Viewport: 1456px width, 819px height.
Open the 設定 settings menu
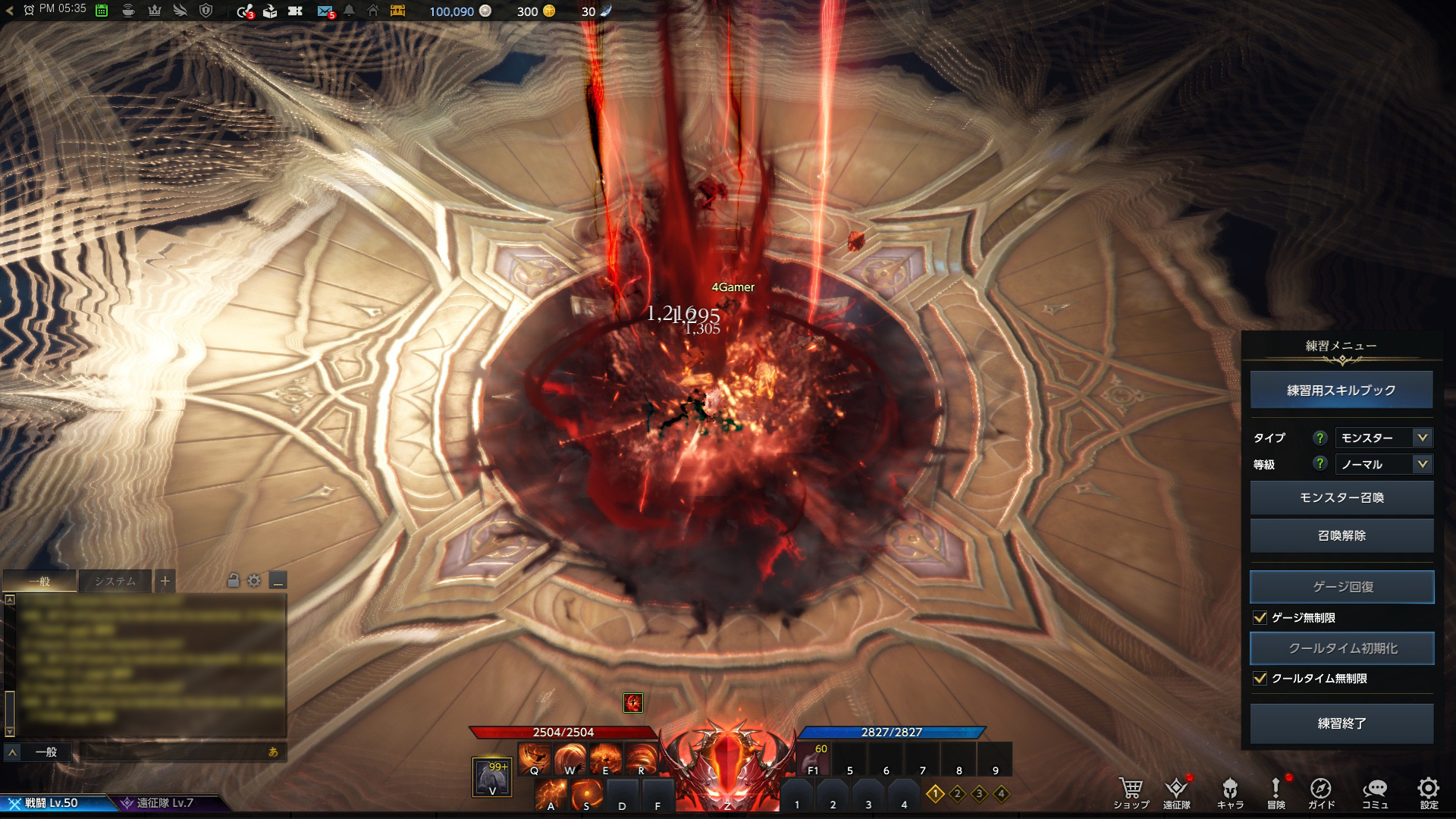tap(1429, 792)
